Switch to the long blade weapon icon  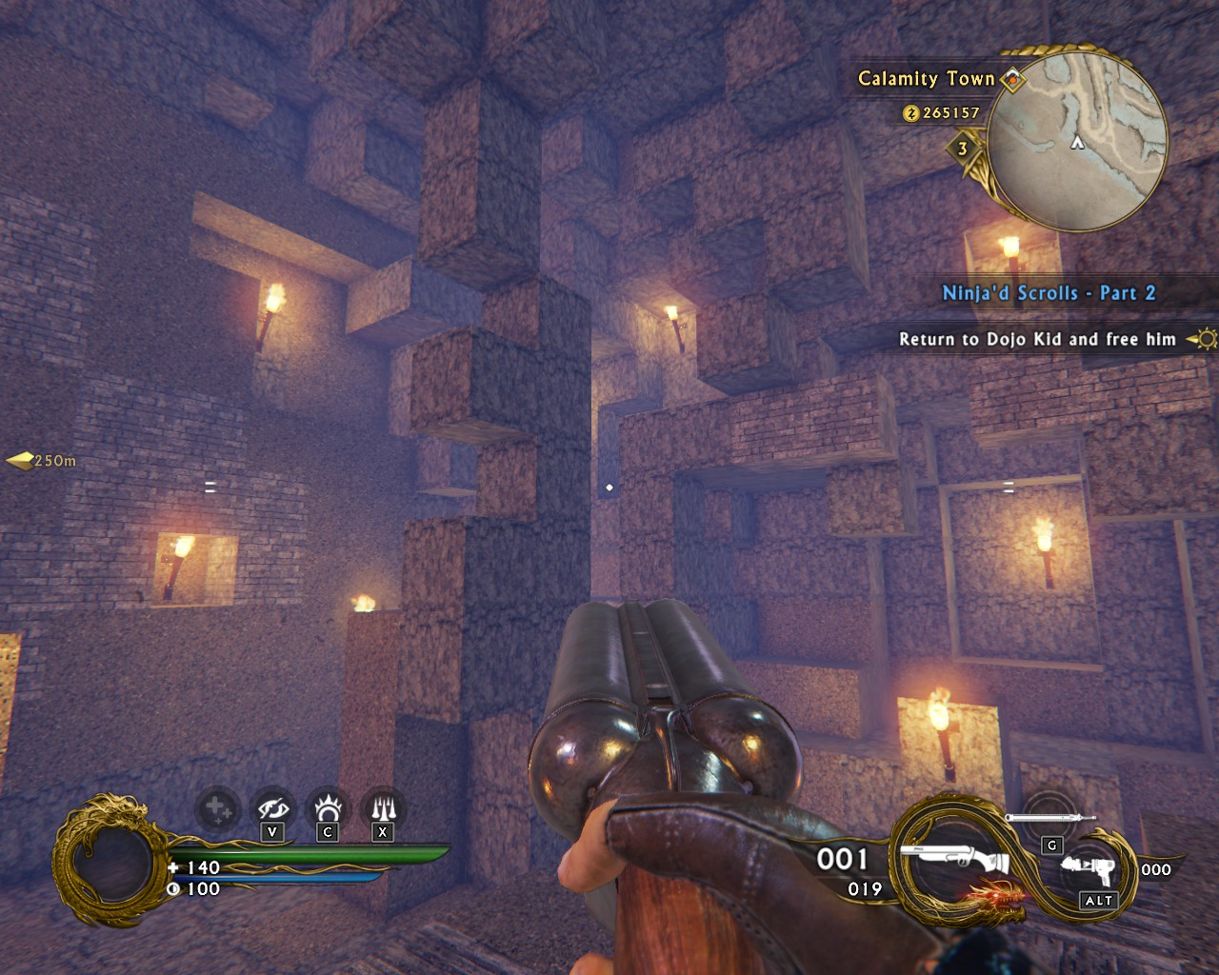1050,818
